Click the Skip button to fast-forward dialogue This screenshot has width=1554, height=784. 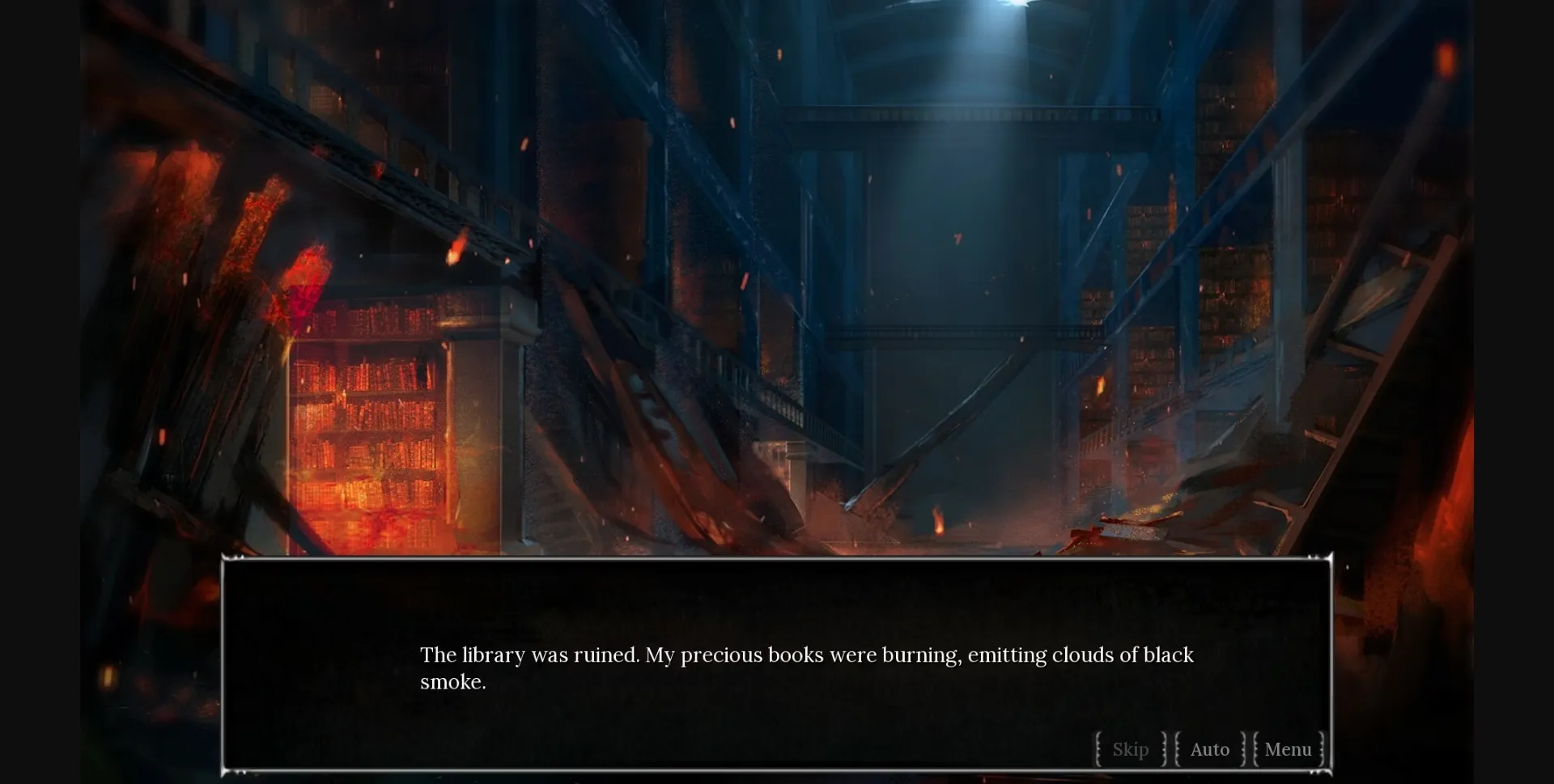1130,749
